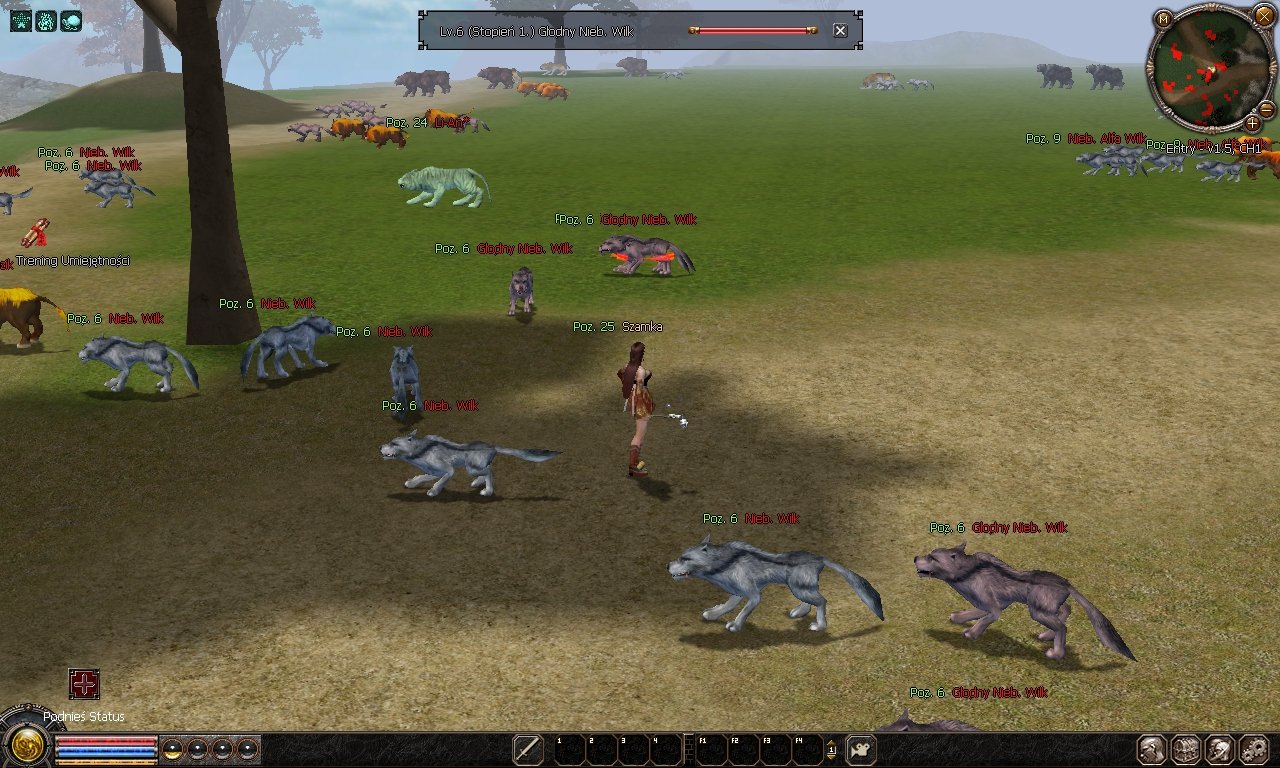Zoom out the minimap with the minus button
The image size is (1280, 768).
tap(1266, 109)
